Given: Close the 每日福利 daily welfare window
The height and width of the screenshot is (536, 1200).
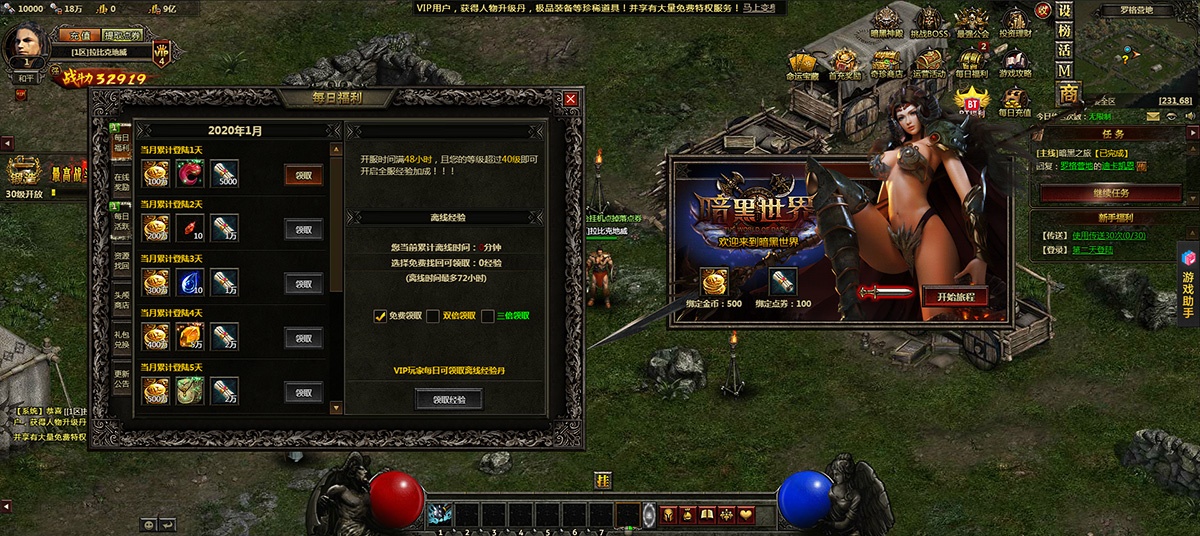Looking at the screenshot, I should click(571, 99).
